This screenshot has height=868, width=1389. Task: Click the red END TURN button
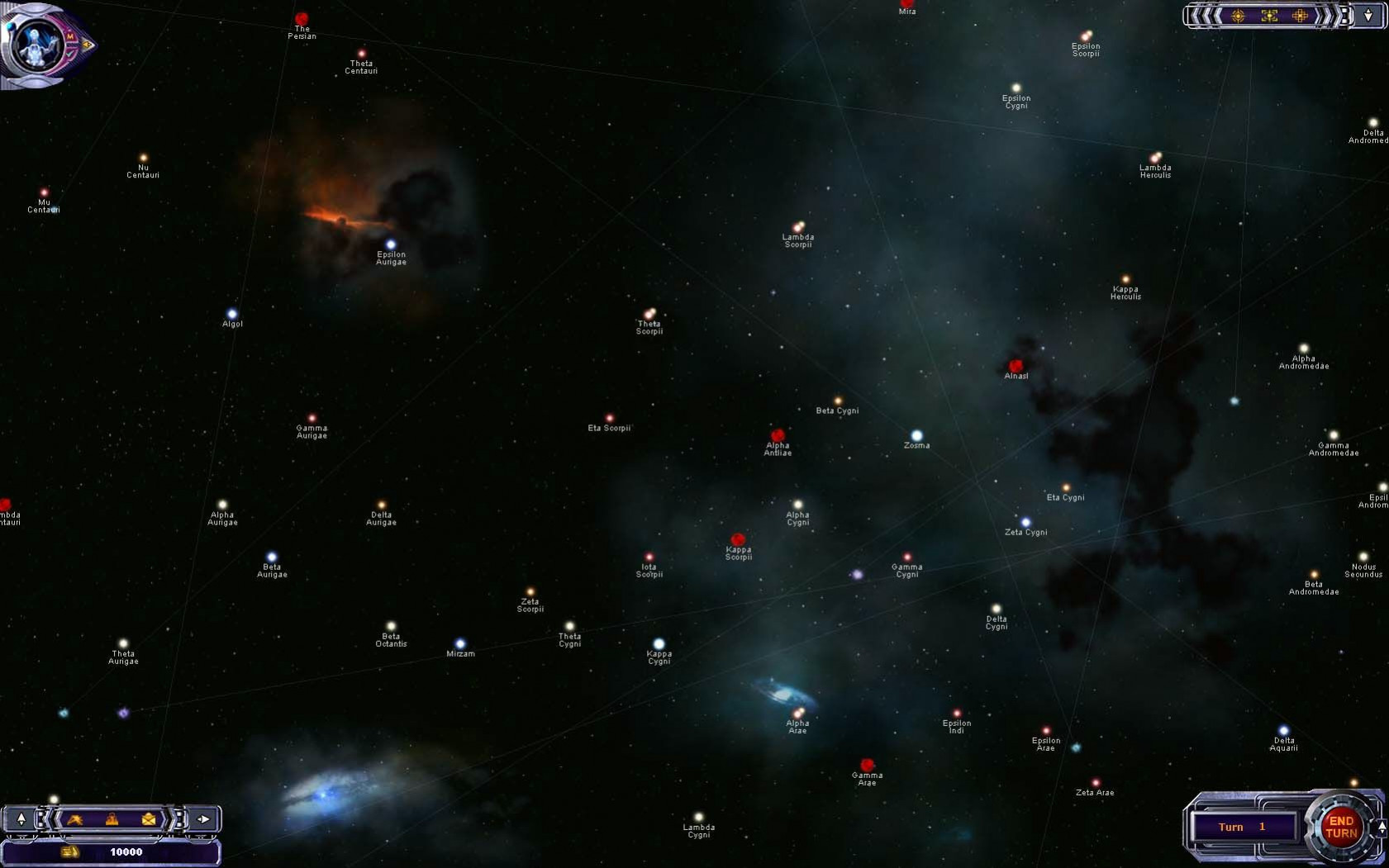(1340, 827)
